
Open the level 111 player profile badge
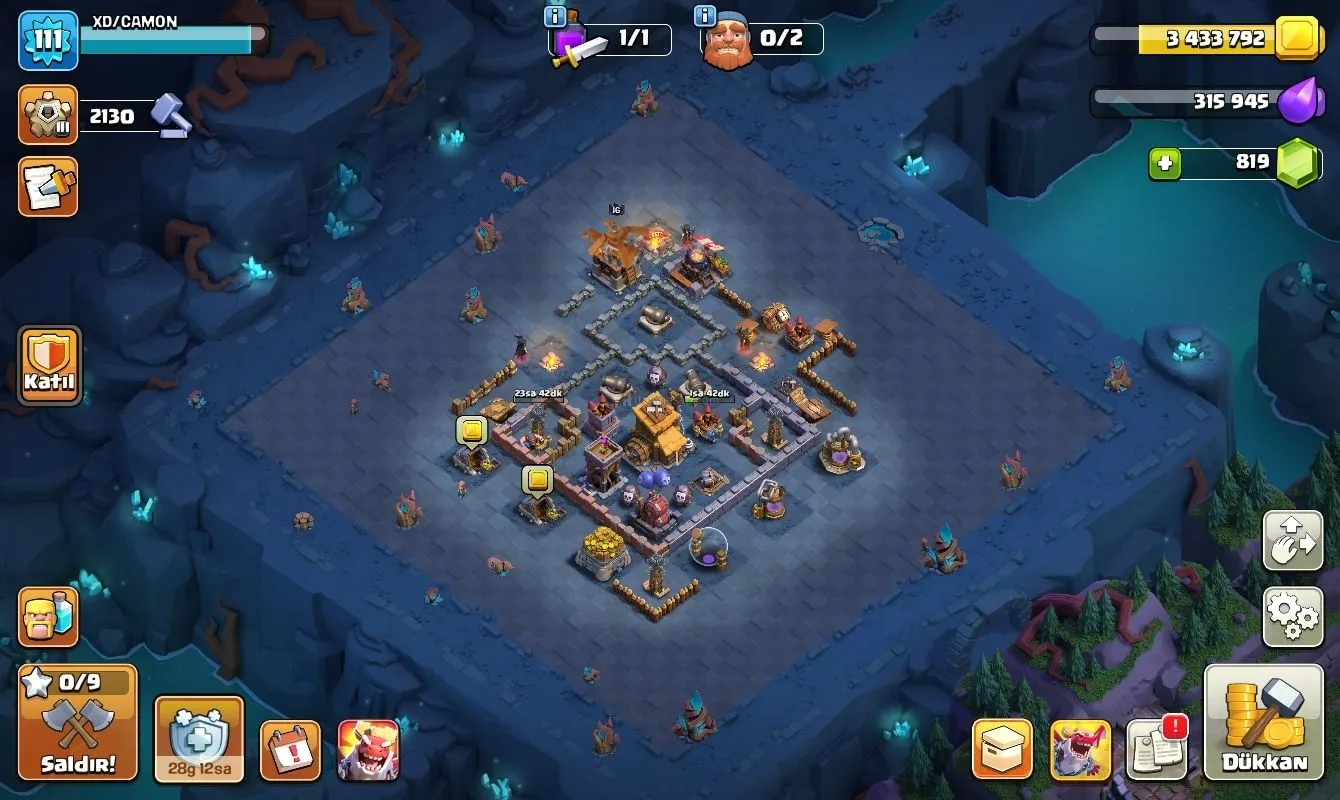(x=48, y=40)
